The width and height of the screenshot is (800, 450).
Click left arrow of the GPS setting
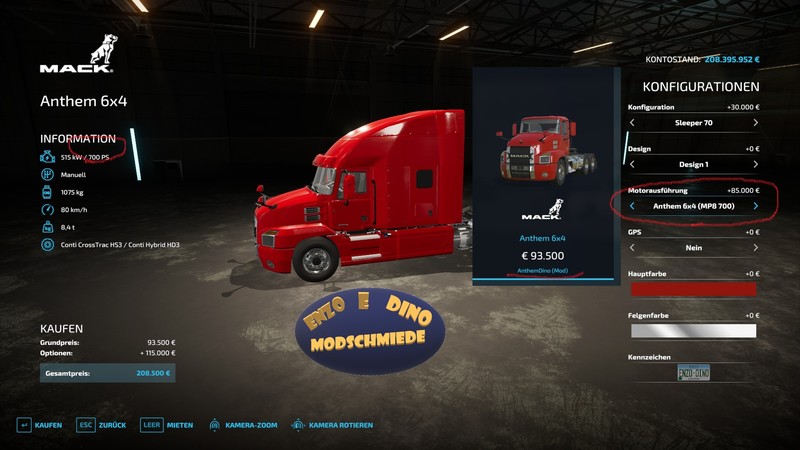(632, 248)
